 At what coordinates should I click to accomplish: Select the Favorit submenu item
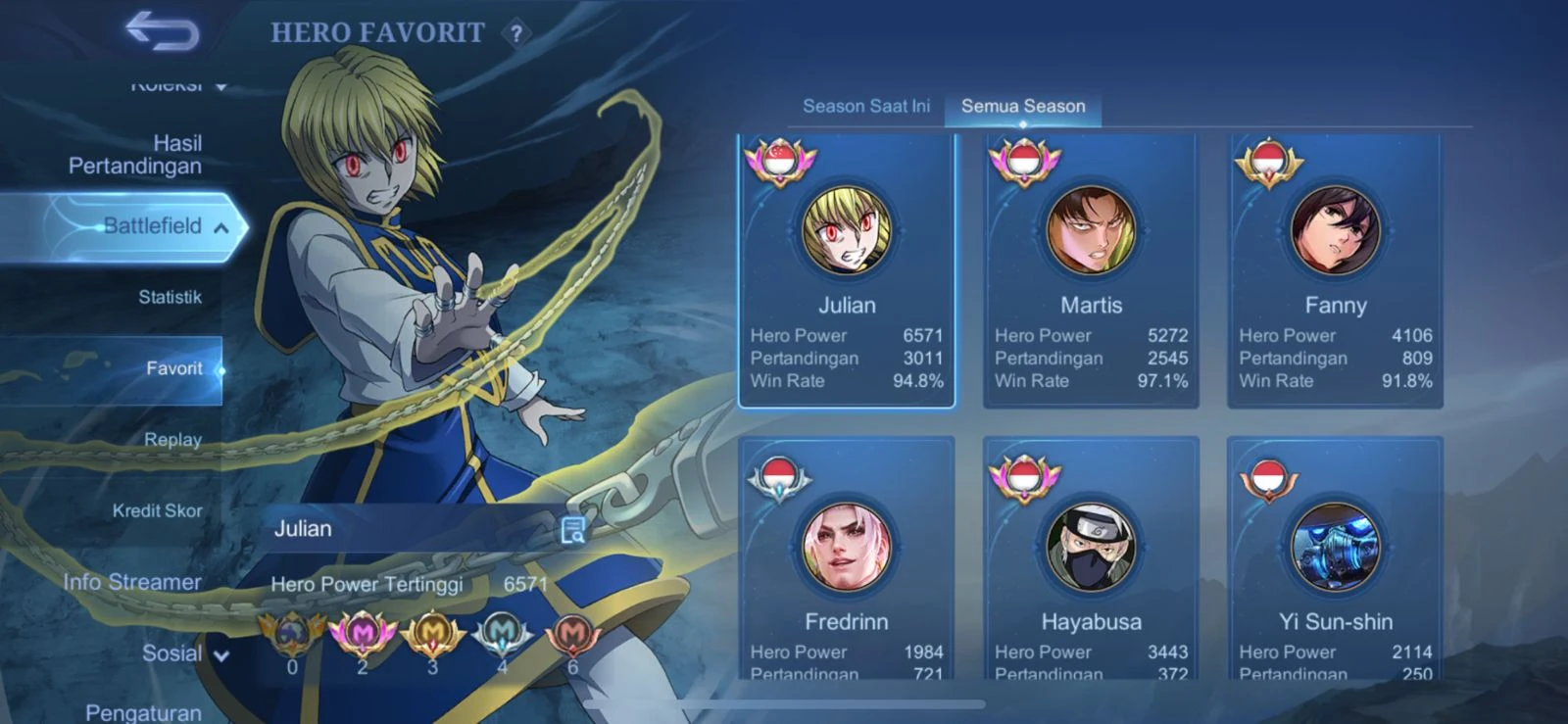[173, 368]
